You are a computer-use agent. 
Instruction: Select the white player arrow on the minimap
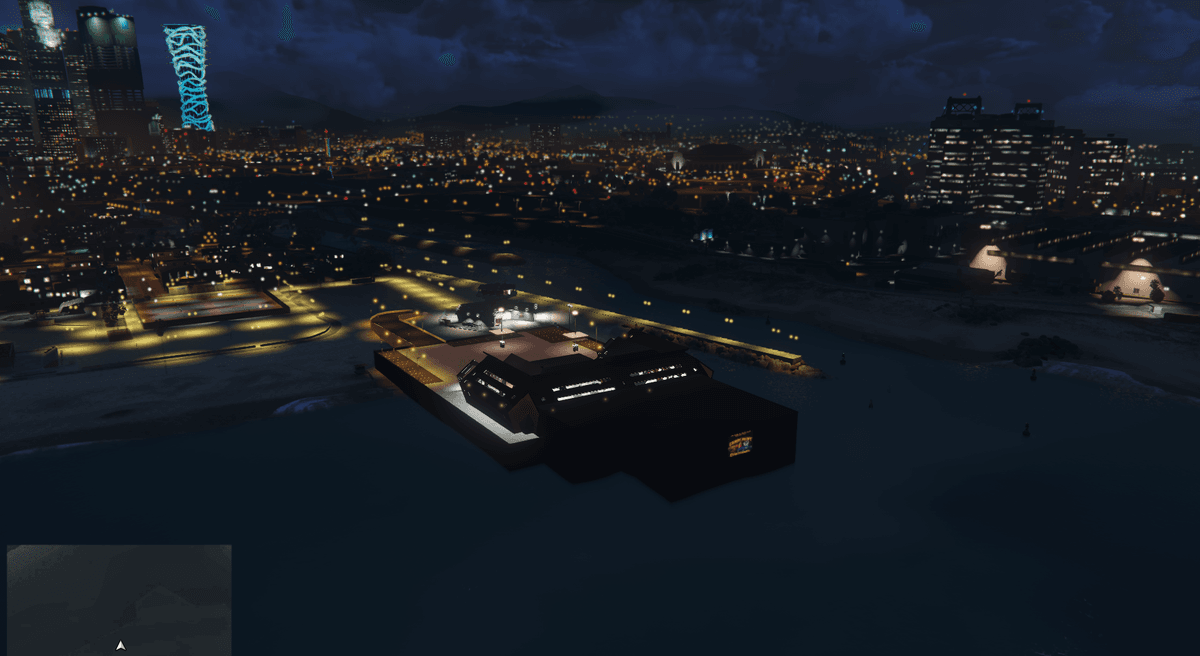coord(121,646)
